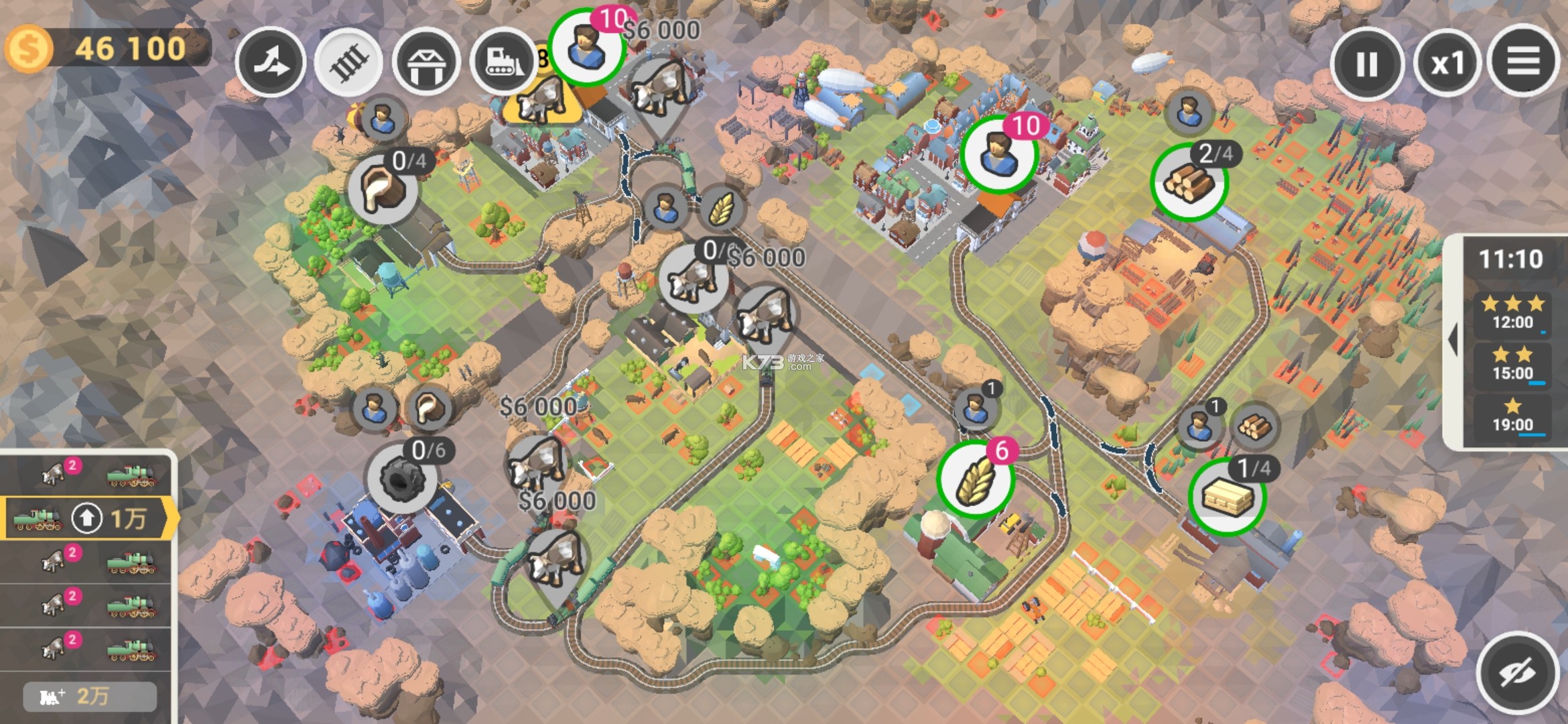Choose the bulldozer demolish tool
This screenshot has height=724, width=1568.
coord(503,62)
